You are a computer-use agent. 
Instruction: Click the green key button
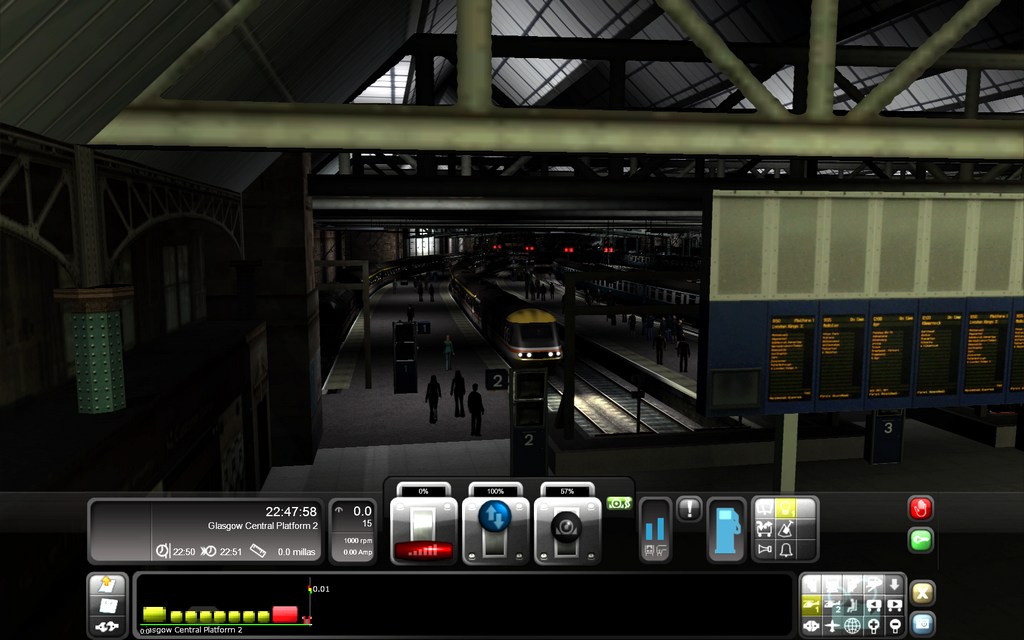pos(921,540)
